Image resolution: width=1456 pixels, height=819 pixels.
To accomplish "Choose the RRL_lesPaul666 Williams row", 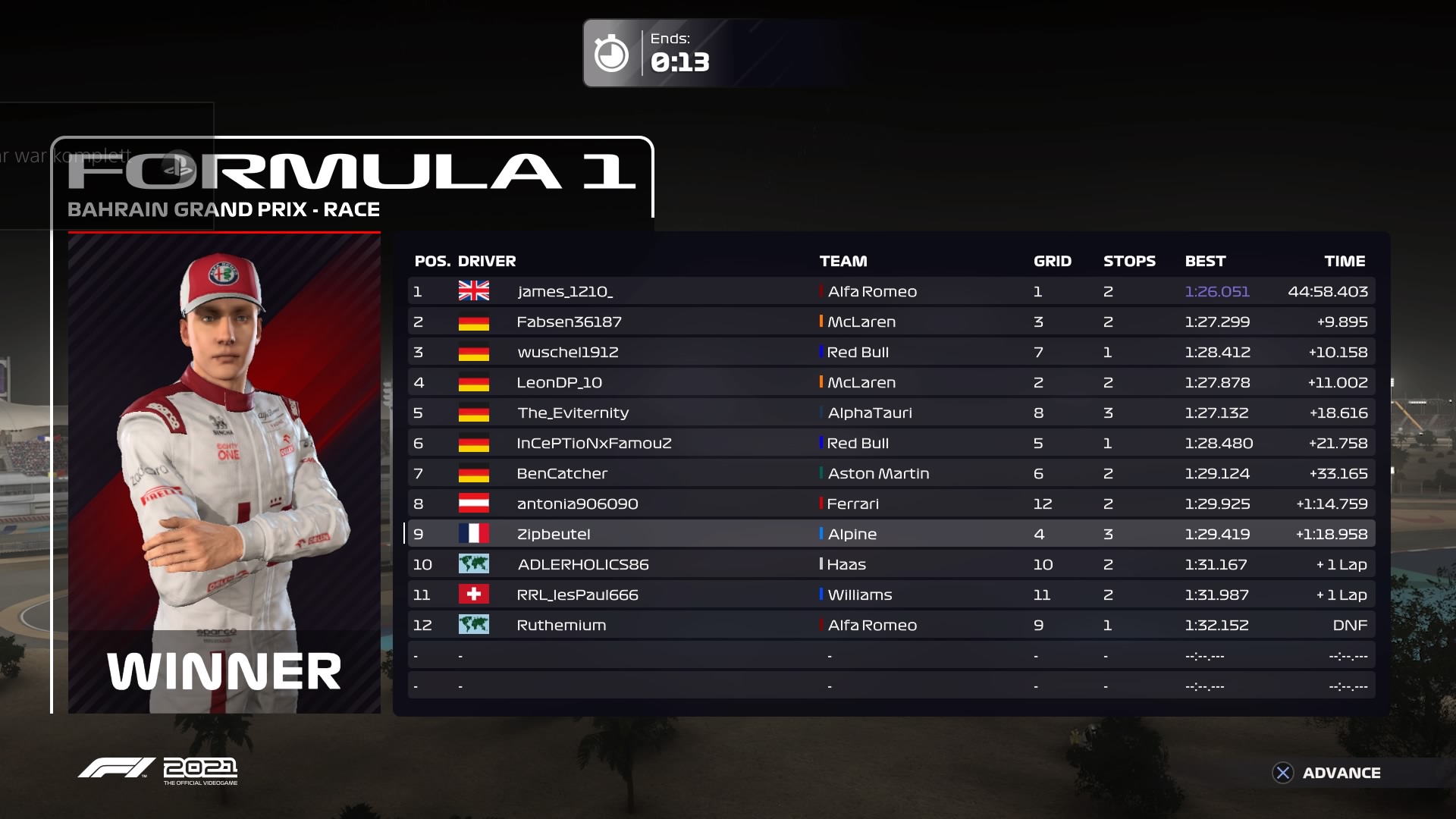I will (890, 595).
